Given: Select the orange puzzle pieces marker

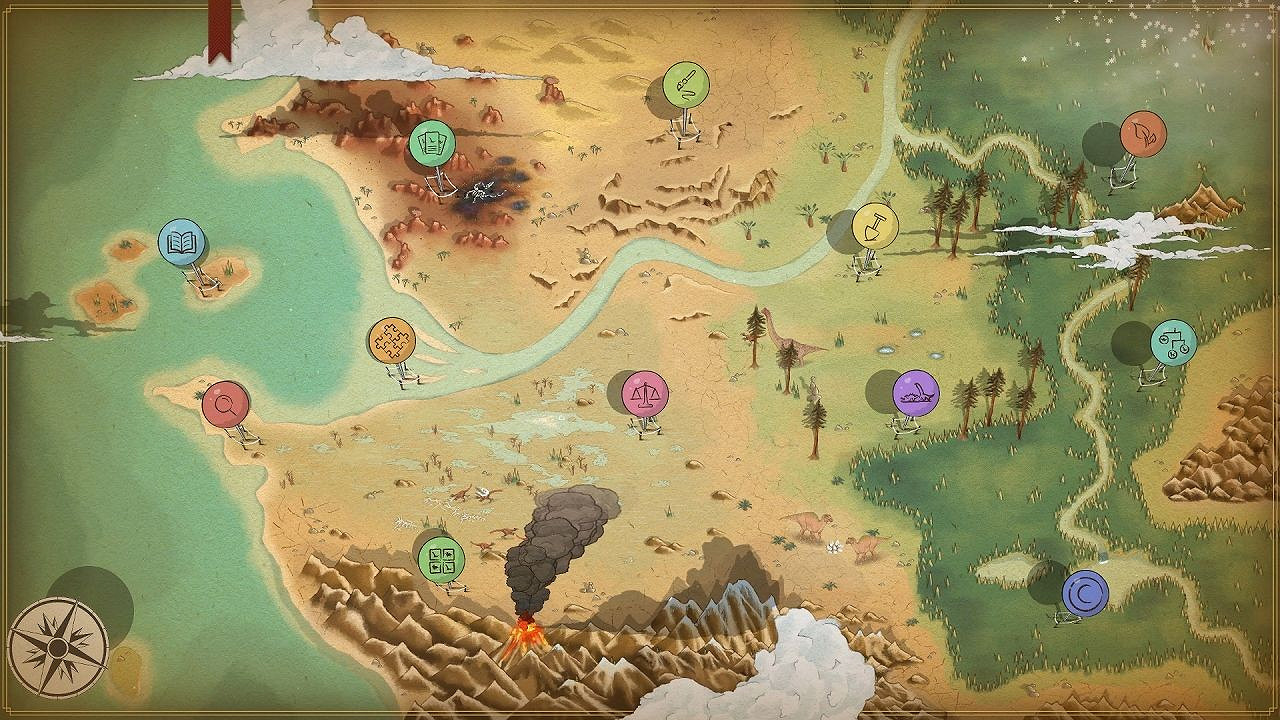Looking at the screenshot, I should 394,340.
